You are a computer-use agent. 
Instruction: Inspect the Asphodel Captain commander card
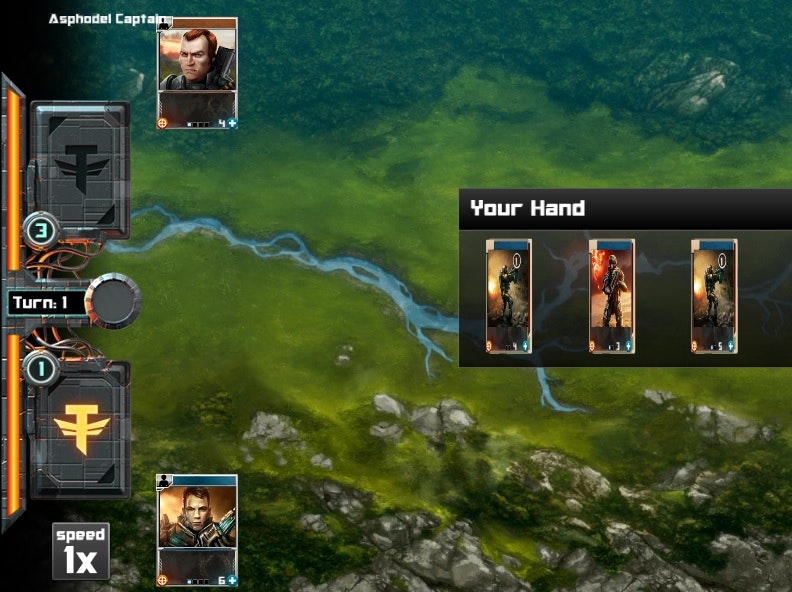click(x=197, y=73)
